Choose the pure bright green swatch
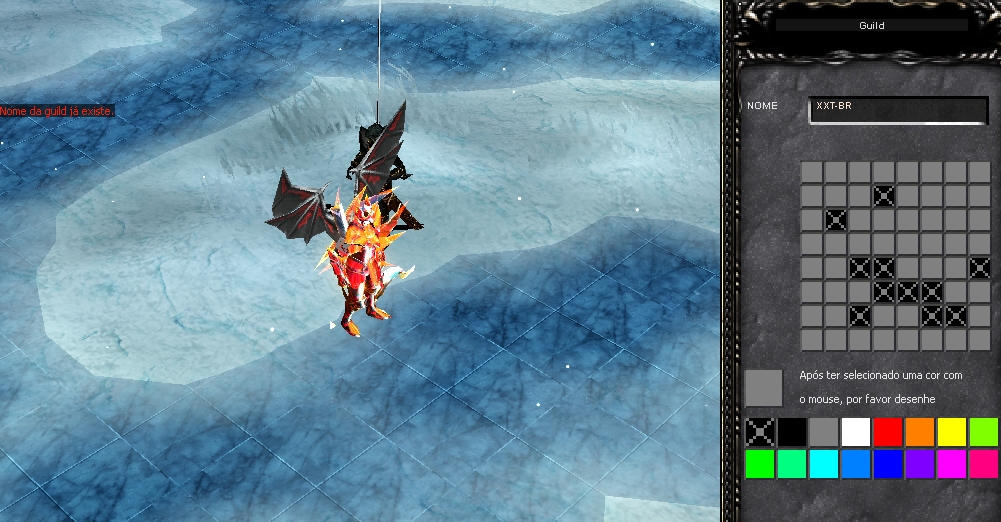 [760, 464]
